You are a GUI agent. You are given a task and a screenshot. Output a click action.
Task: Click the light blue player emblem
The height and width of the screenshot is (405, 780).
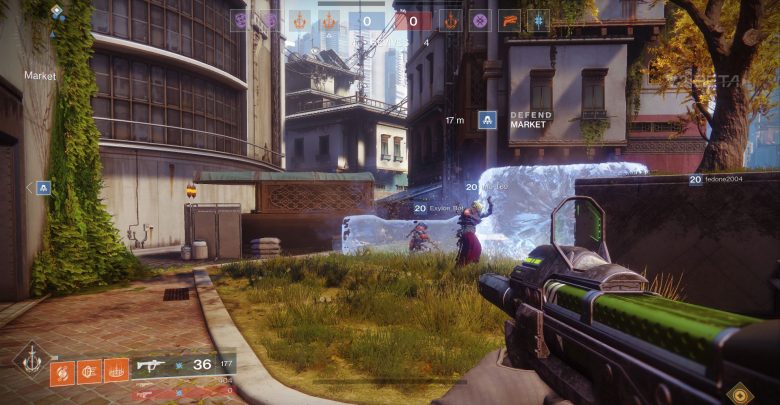(539, 20)
